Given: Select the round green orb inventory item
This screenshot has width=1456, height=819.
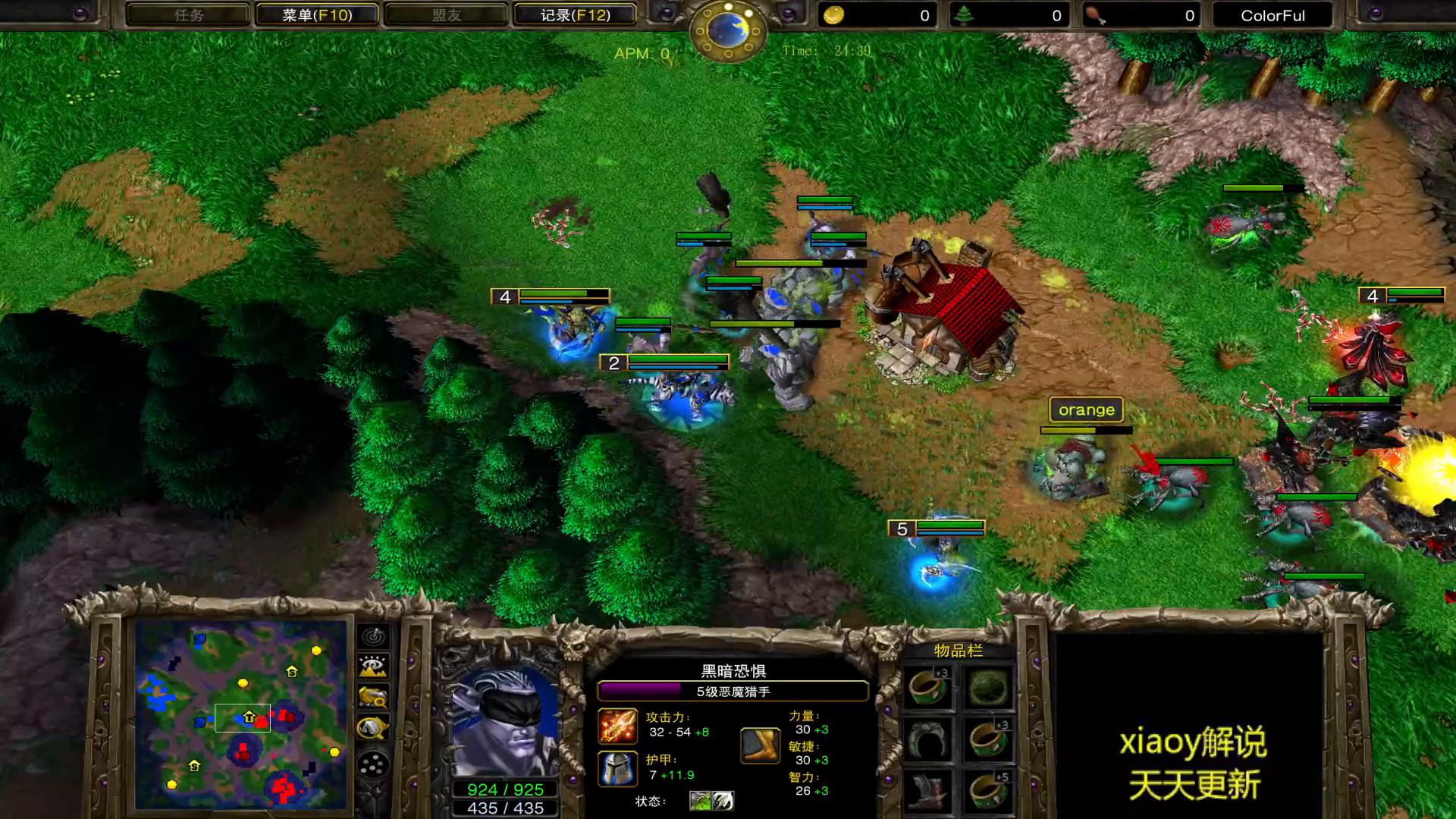Looking at the screenshot, I should pyautogui.click(x=988, y=688).
